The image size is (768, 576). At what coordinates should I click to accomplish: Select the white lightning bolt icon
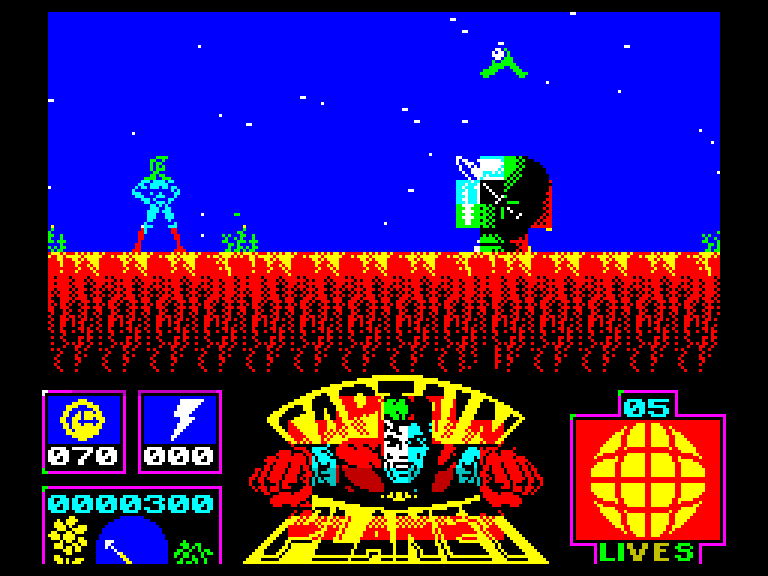tap(180, 419)
